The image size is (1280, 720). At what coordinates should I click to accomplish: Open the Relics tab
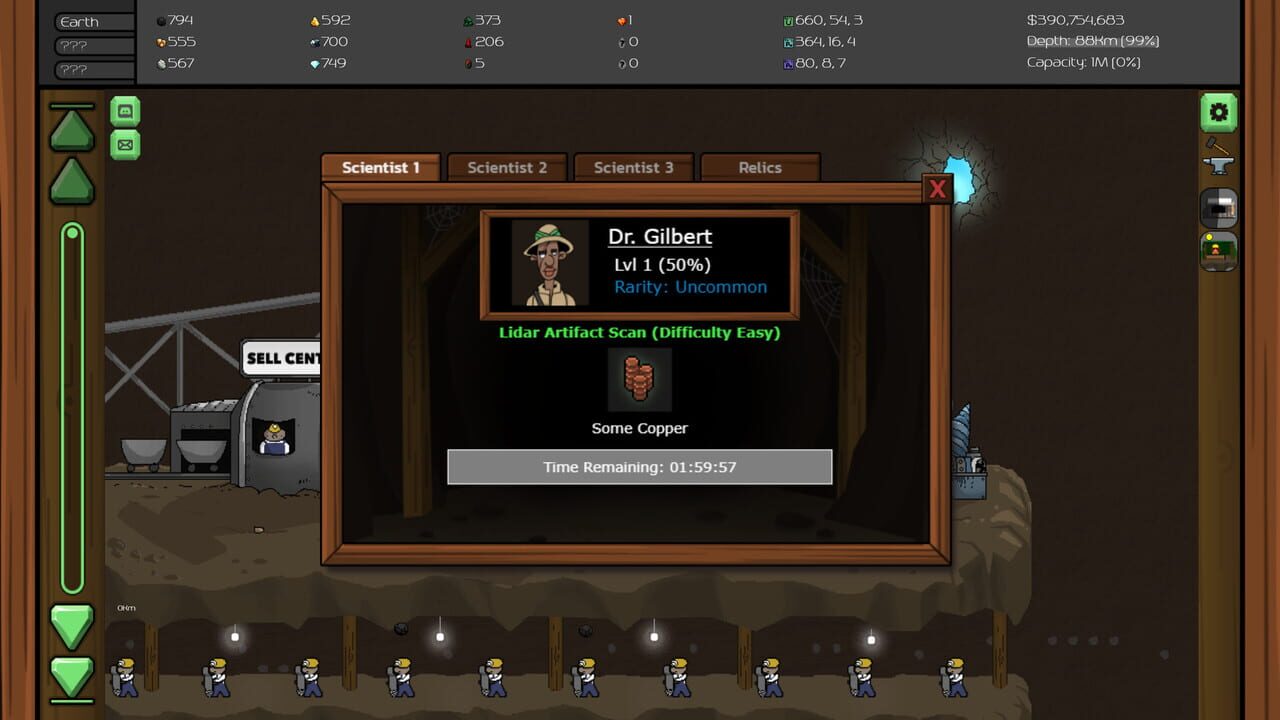761,167
